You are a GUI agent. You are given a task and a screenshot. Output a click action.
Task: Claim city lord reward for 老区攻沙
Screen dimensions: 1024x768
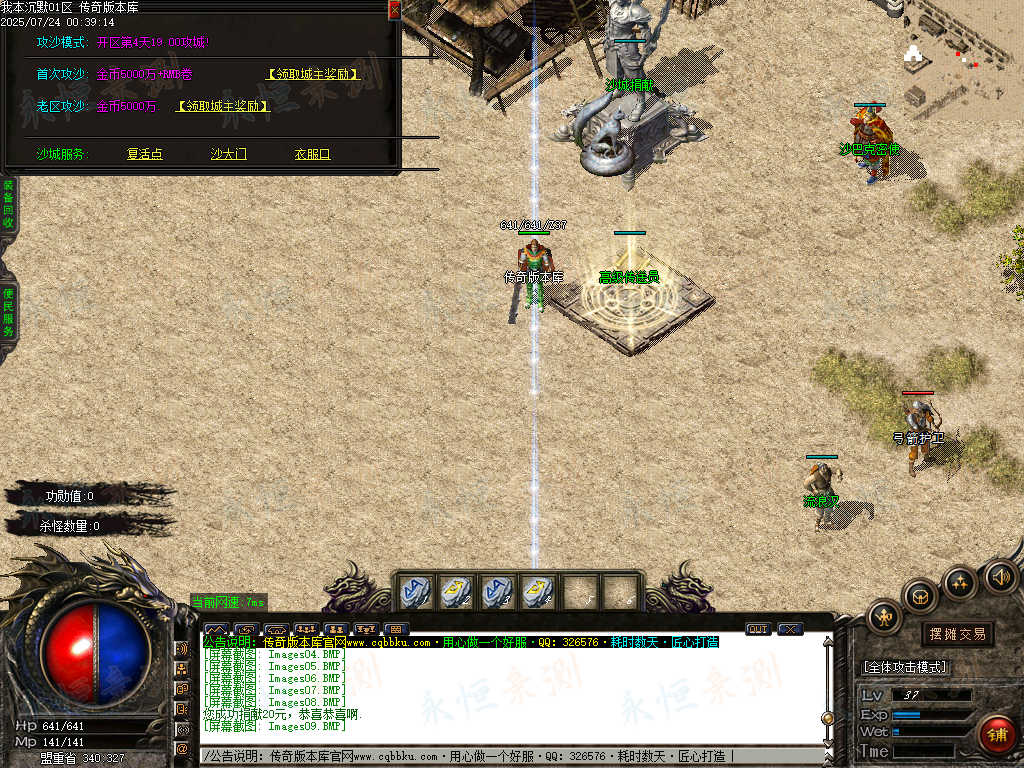(222, 106)
